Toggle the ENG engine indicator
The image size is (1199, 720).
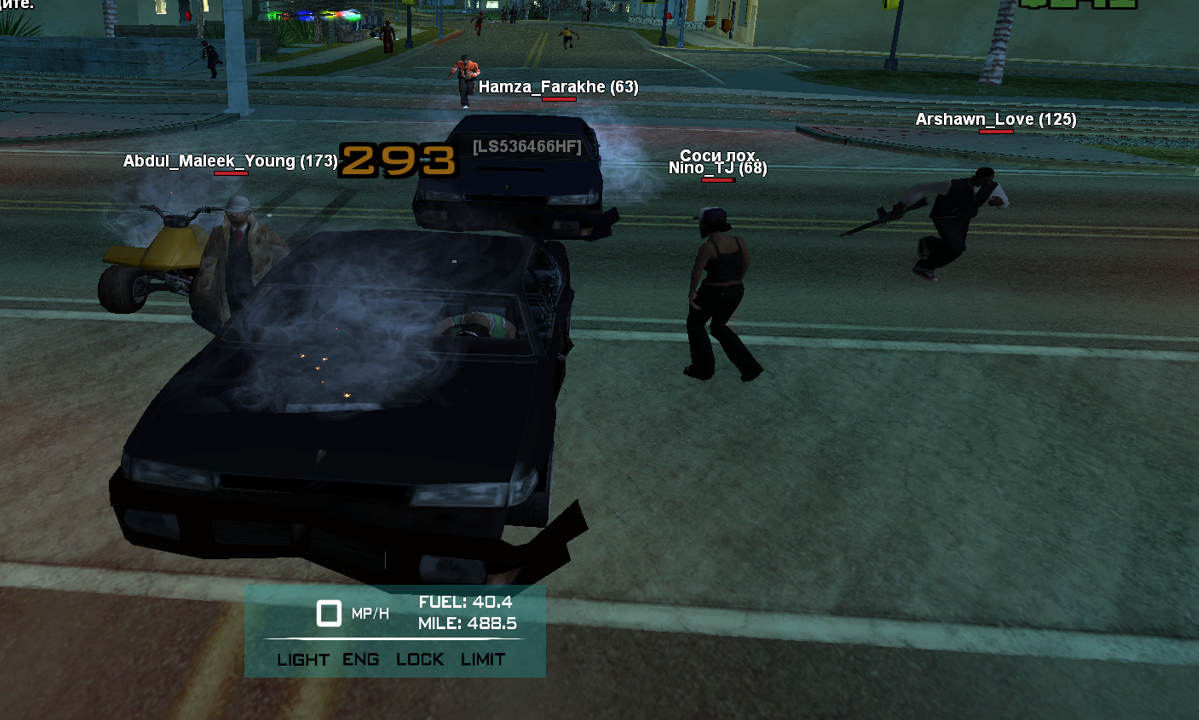tap(361, 659)
